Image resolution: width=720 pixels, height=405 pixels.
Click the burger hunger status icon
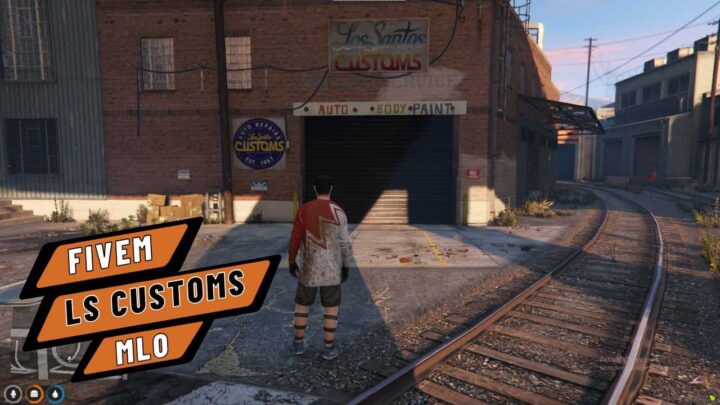[x=34, y=393]
